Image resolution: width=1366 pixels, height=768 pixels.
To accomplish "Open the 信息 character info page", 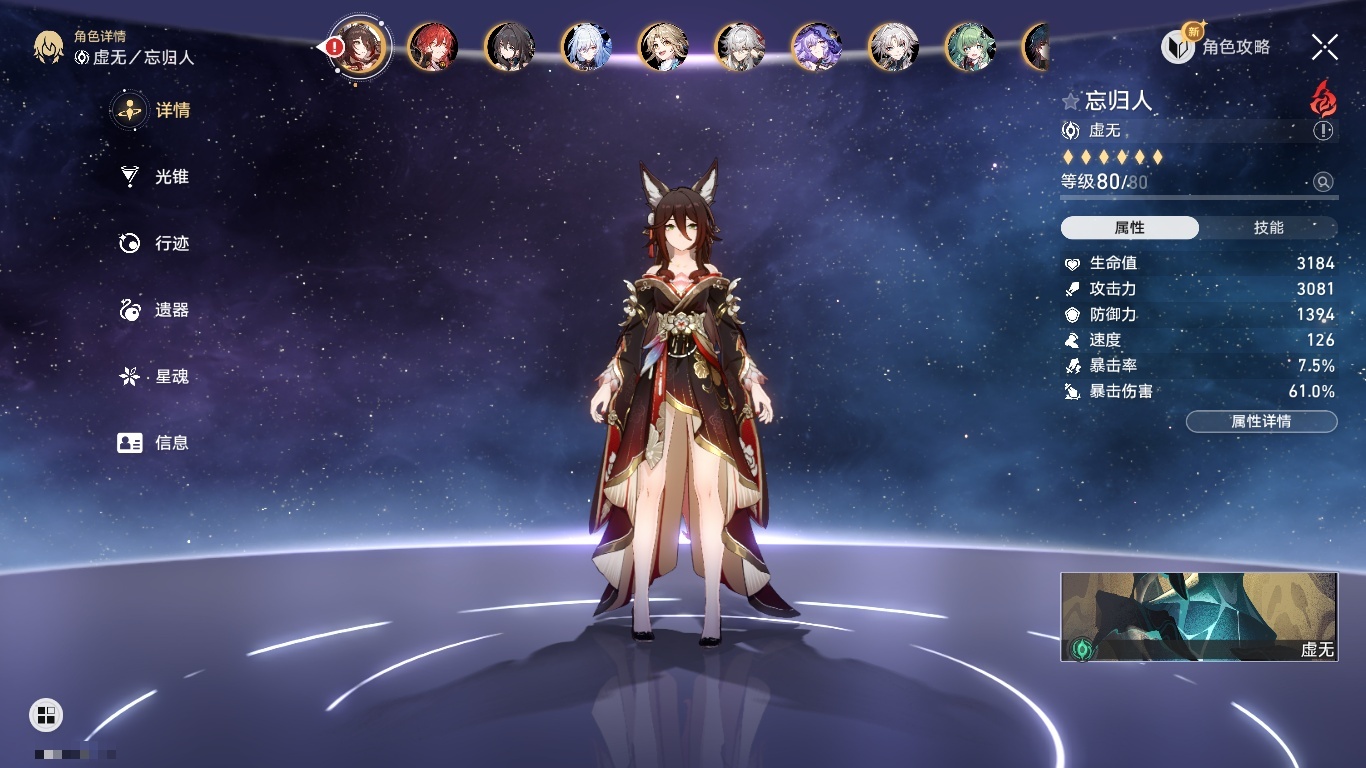I will tap(155, 443).
